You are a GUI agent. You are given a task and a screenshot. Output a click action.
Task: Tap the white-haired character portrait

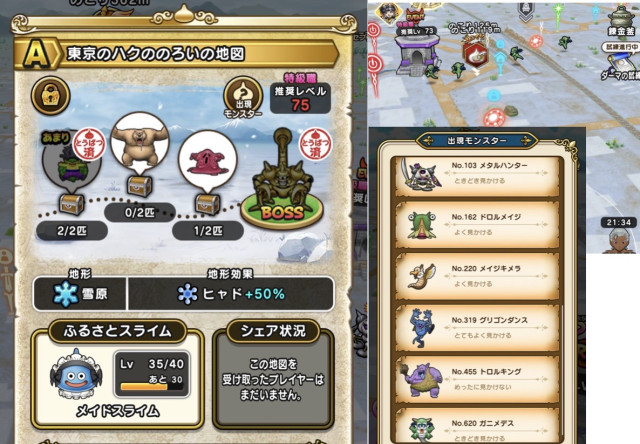coord(618,237)
